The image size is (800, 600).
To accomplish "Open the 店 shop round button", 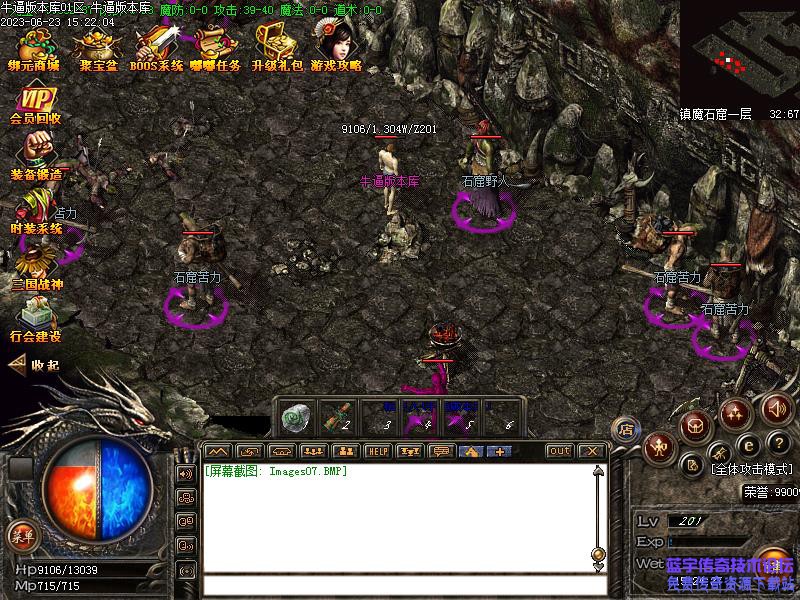I will point(626,429).
